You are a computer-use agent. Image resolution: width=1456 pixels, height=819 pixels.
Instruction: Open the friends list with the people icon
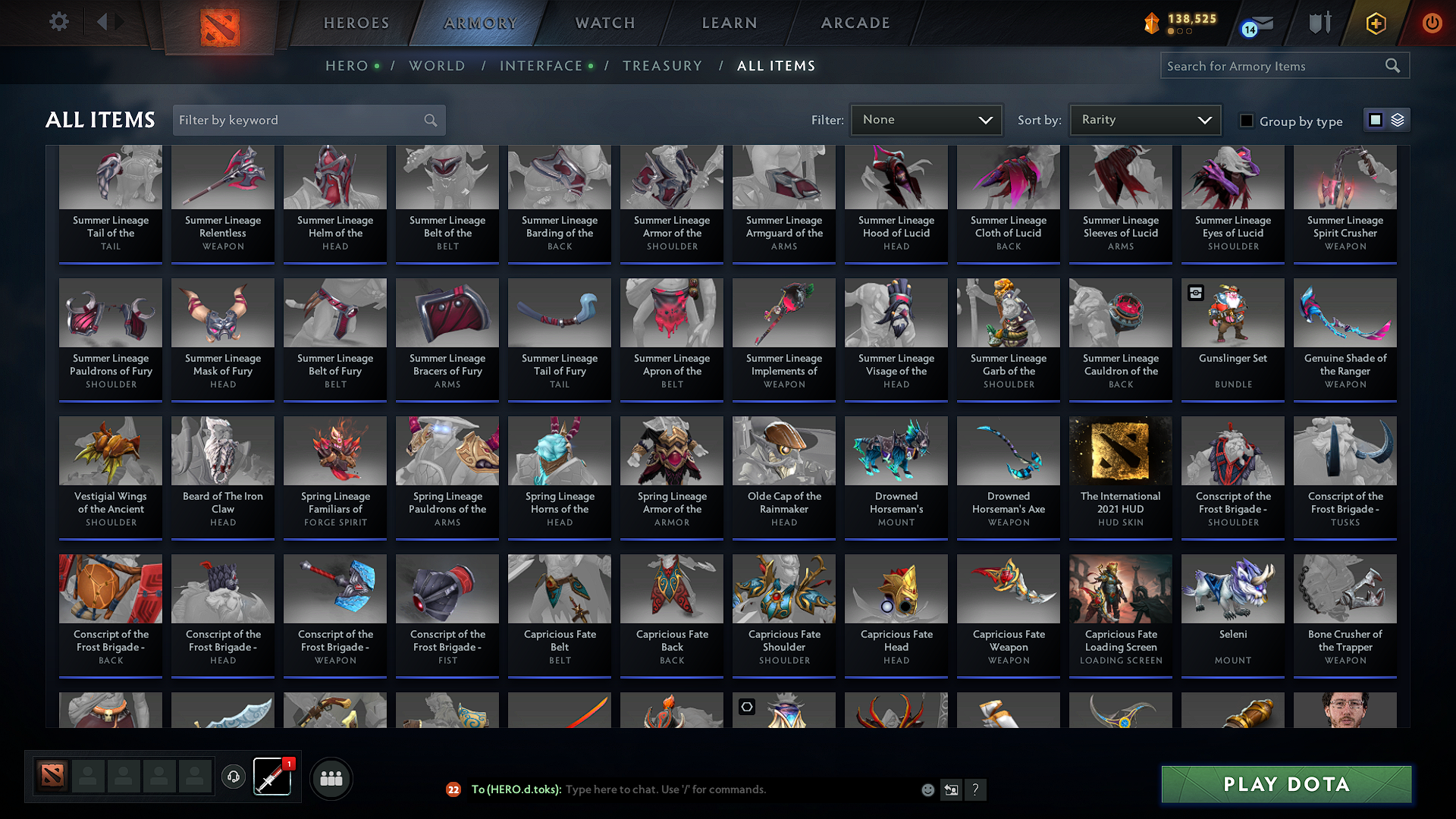331,778
